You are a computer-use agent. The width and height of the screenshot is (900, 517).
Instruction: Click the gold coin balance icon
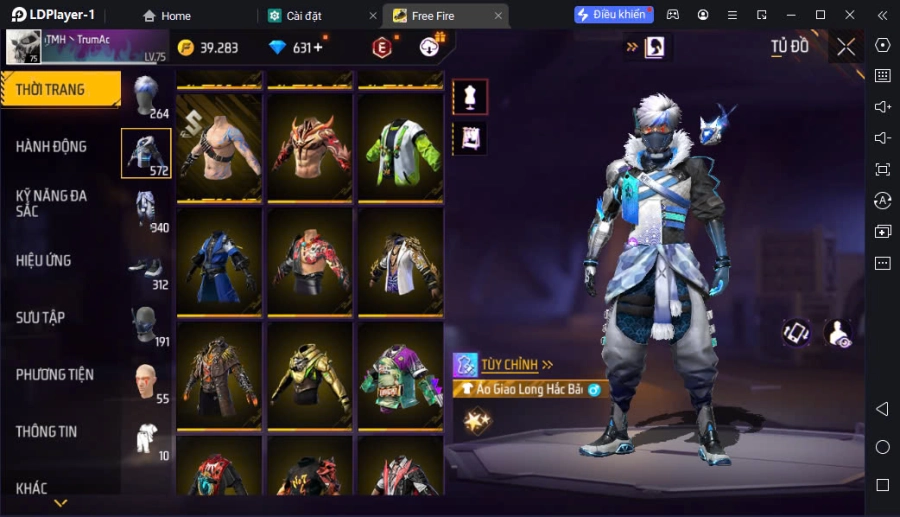click(186, 48)
